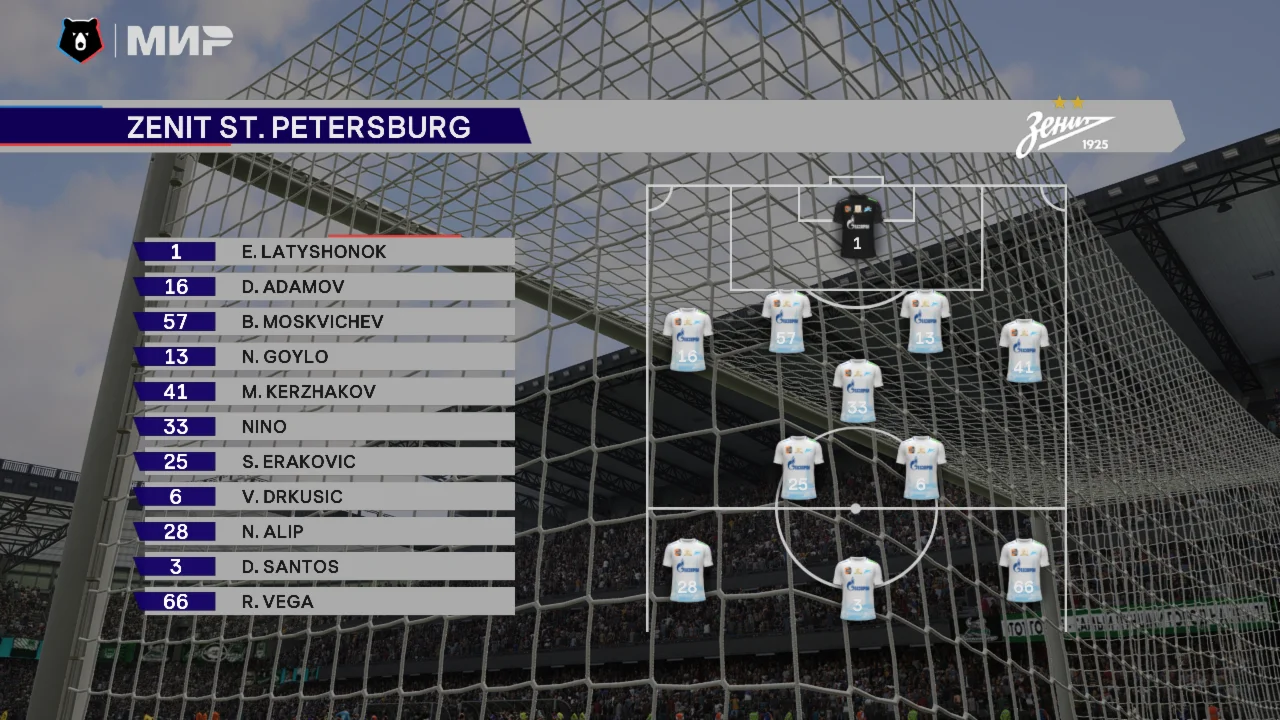Screen dimensions: 1280x720
Task: Select shirt number 28 on the pitch diagram
Action: click(688, 570)
